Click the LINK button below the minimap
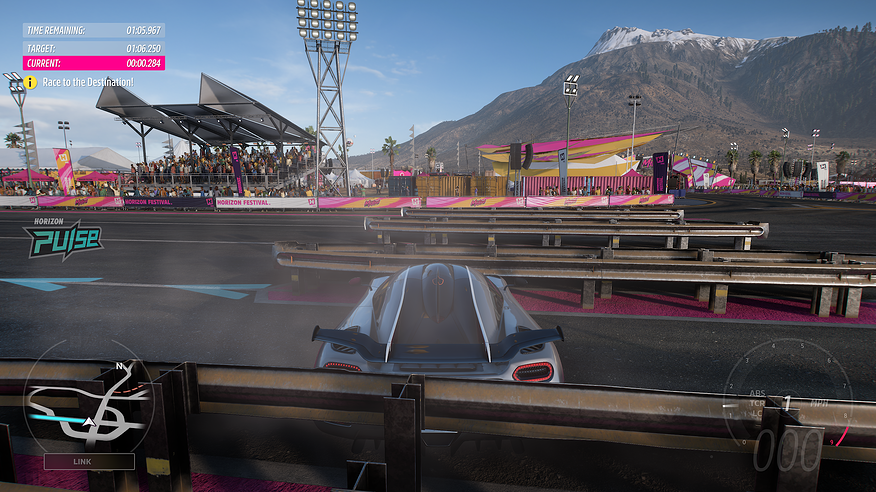The image size is (876, 492). [x=88, y=461]
